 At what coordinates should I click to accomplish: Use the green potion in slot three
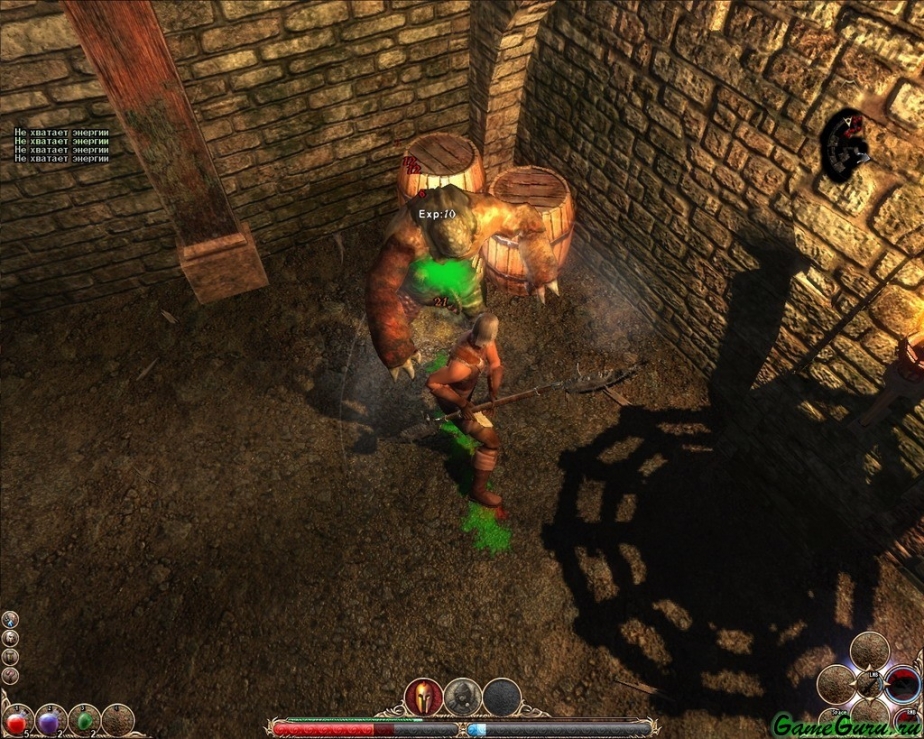[x=84, y=720]
